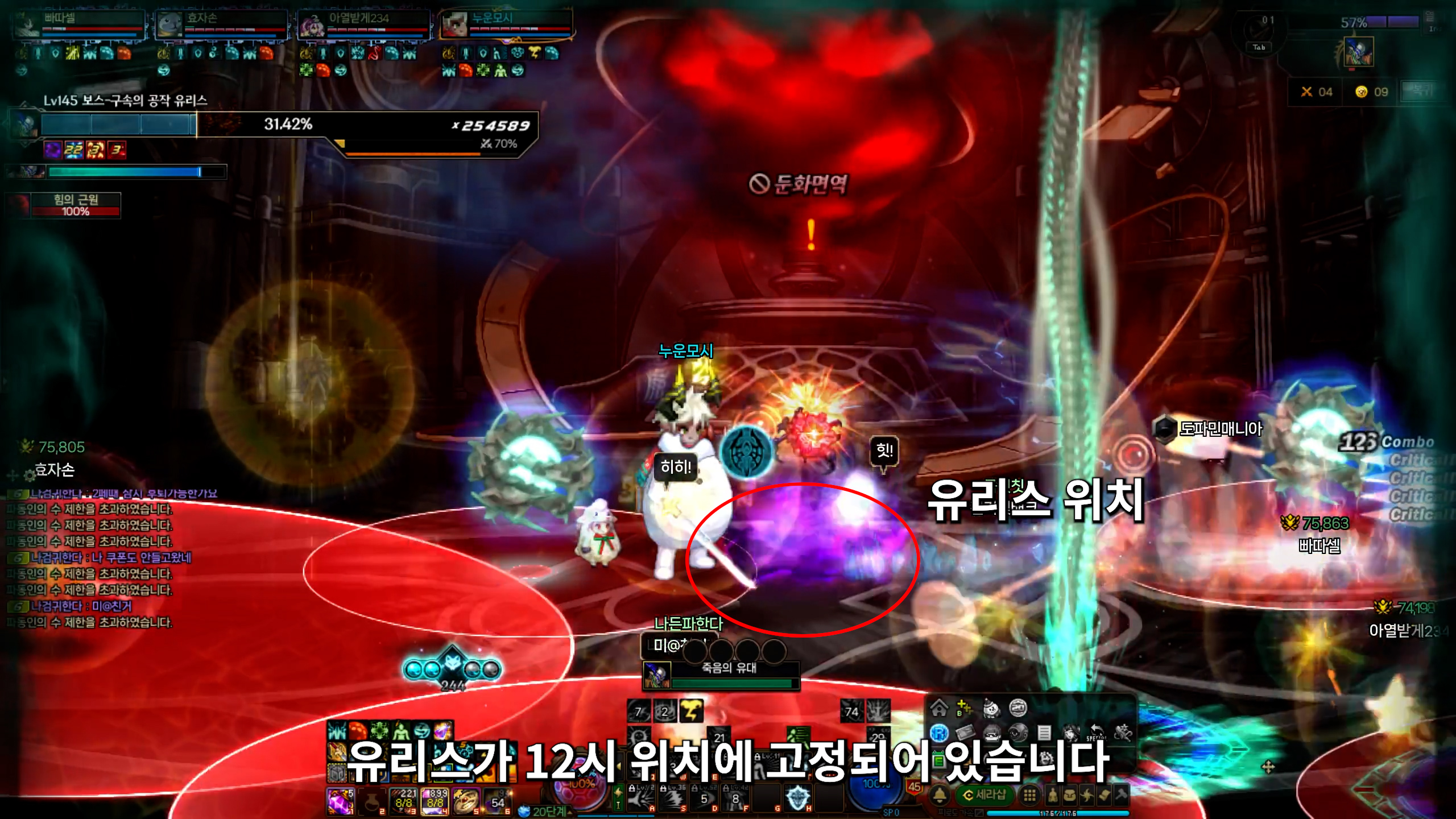The image size is (1456, 819).
Task: Activate the yellow lightning skill icon
Action: [691, 711]
